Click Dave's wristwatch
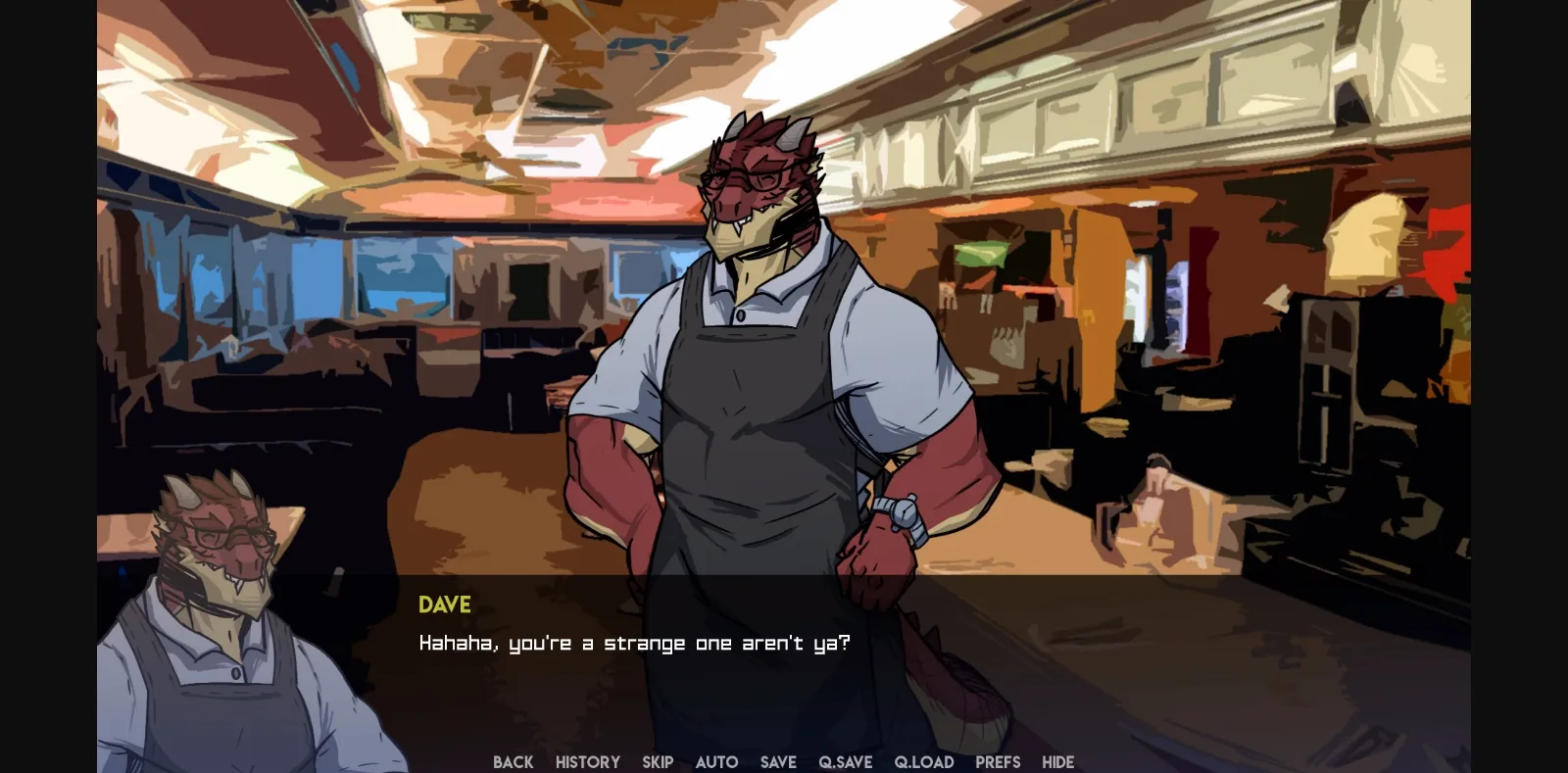This screenshot has height=773, width=1568. click(x=903, y=514)
